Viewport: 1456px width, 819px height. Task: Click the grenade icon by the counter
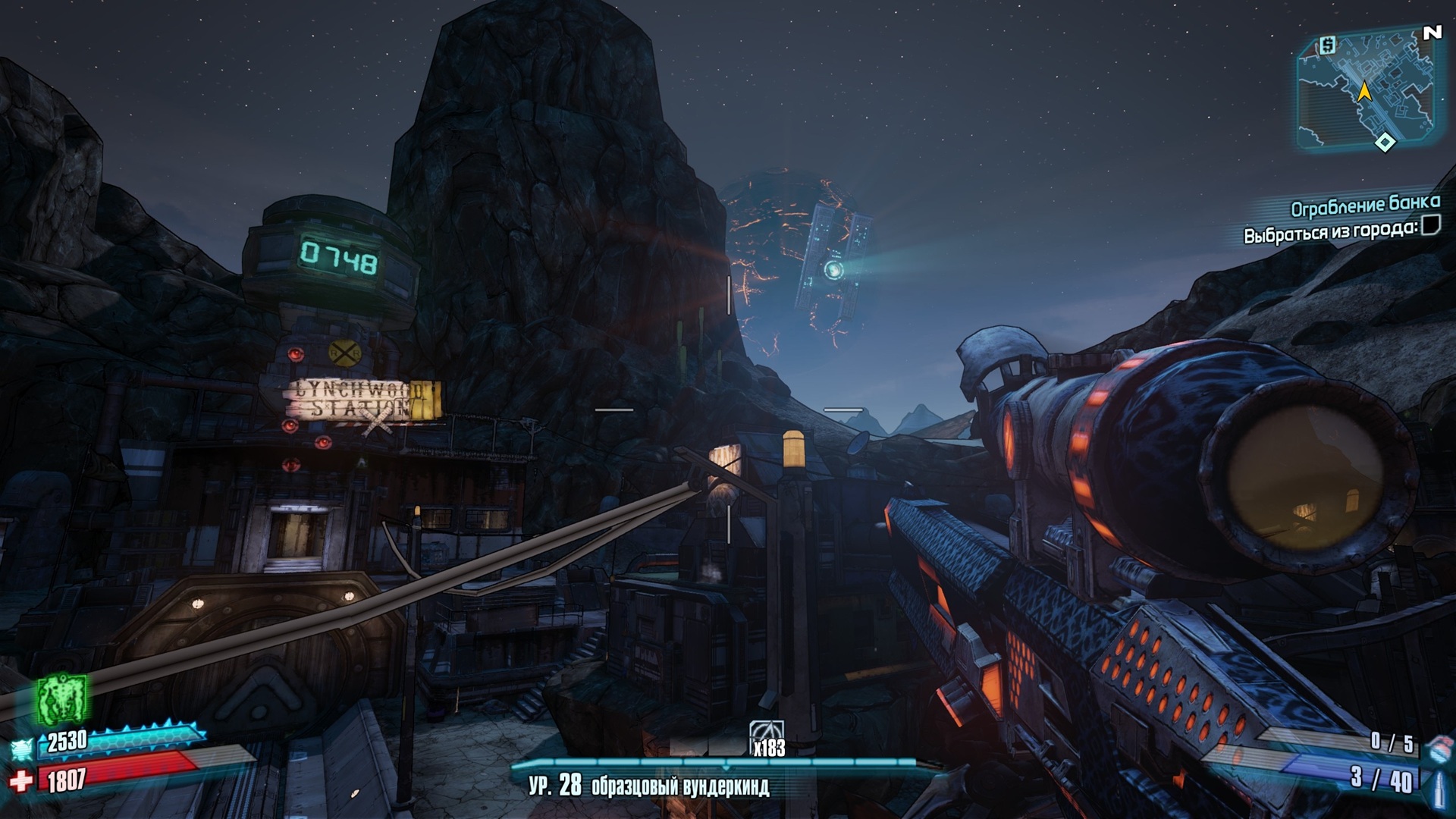tap(1438, 747)
